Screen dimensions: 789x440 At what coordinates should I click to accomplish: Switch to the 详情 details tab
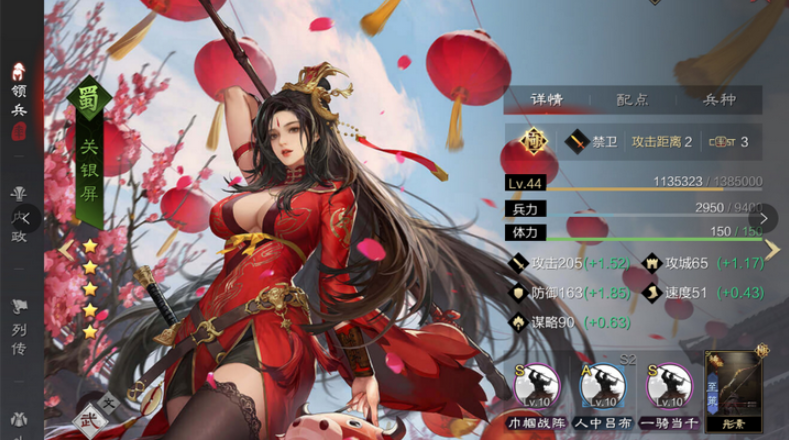tap(547, 100)
